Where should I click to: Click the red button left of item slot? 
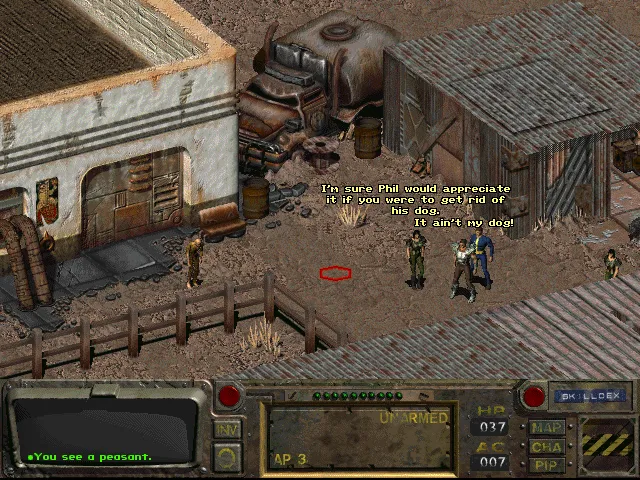(x=229, y=396)
